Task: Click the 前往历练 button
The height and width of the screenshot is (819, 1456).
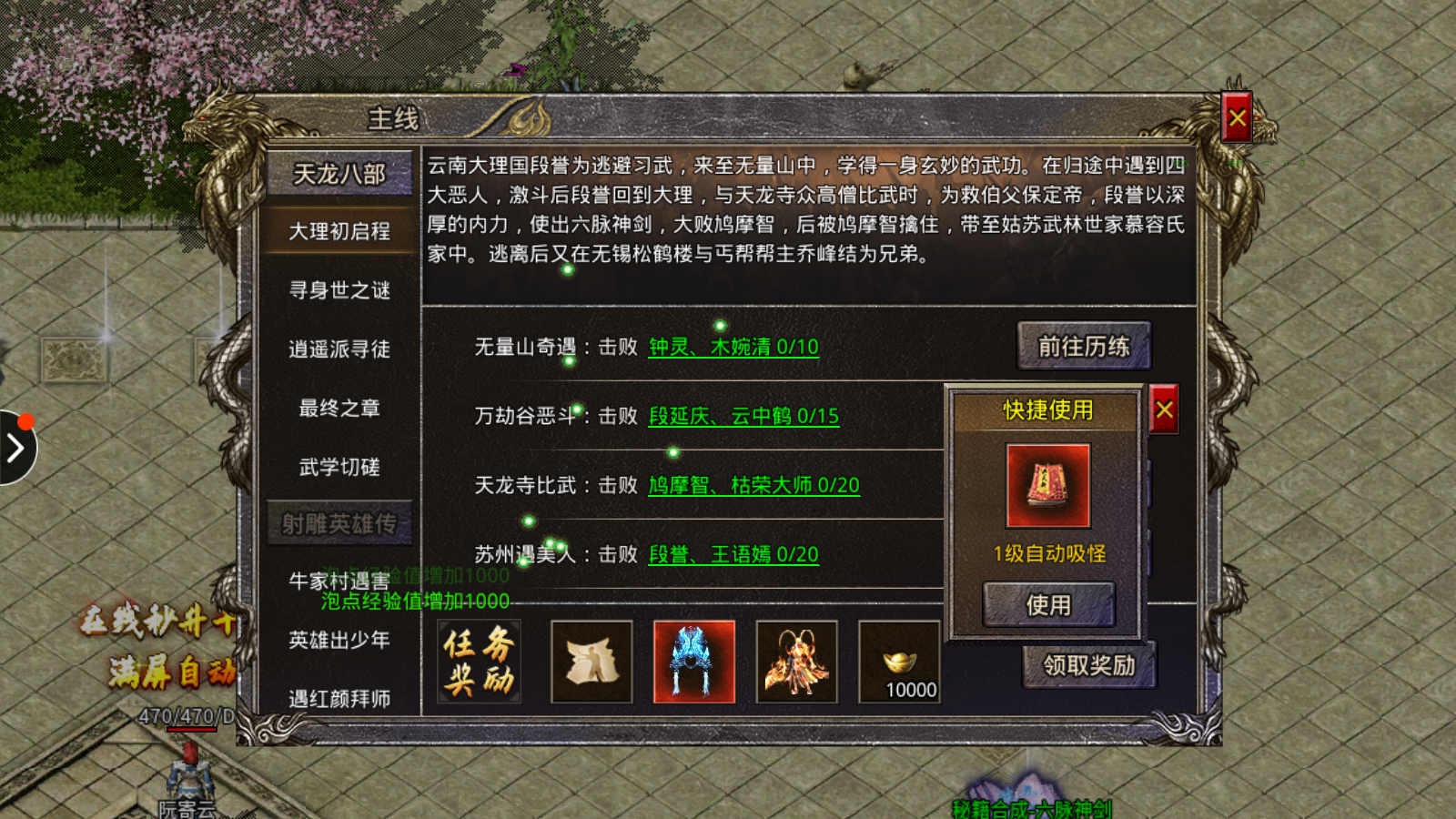Action: click(1084, 347)
